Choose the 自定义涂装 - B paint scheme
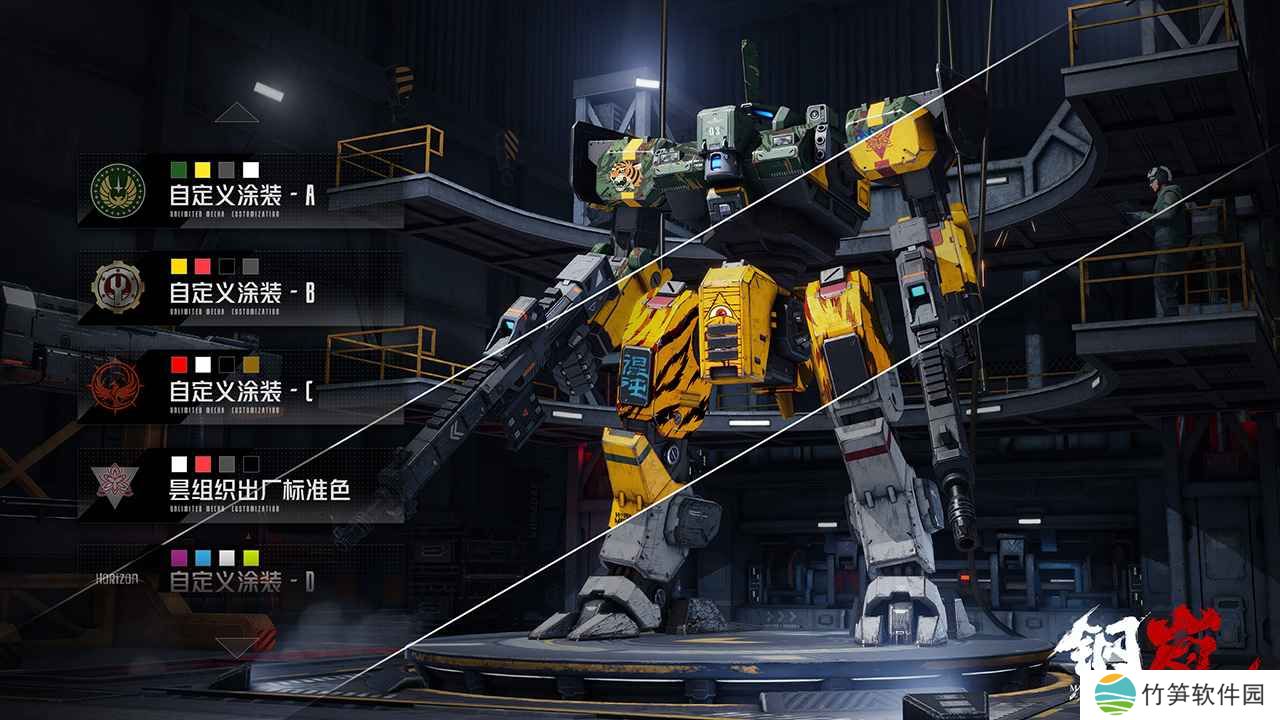This screenshot has width=1280, height=720. (240, 287)
